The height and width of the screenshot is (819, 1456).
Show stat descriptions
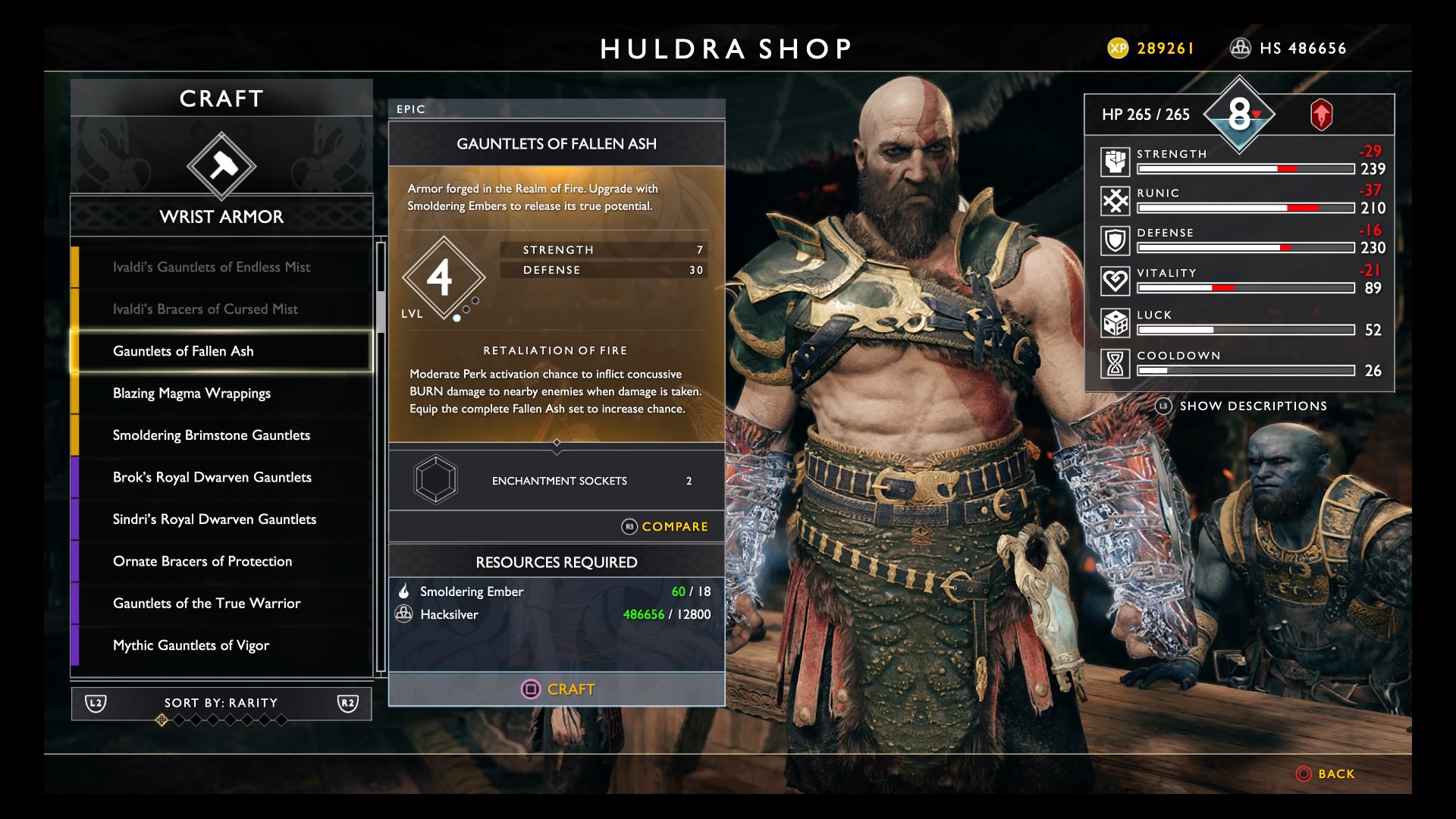point(1241,406)
